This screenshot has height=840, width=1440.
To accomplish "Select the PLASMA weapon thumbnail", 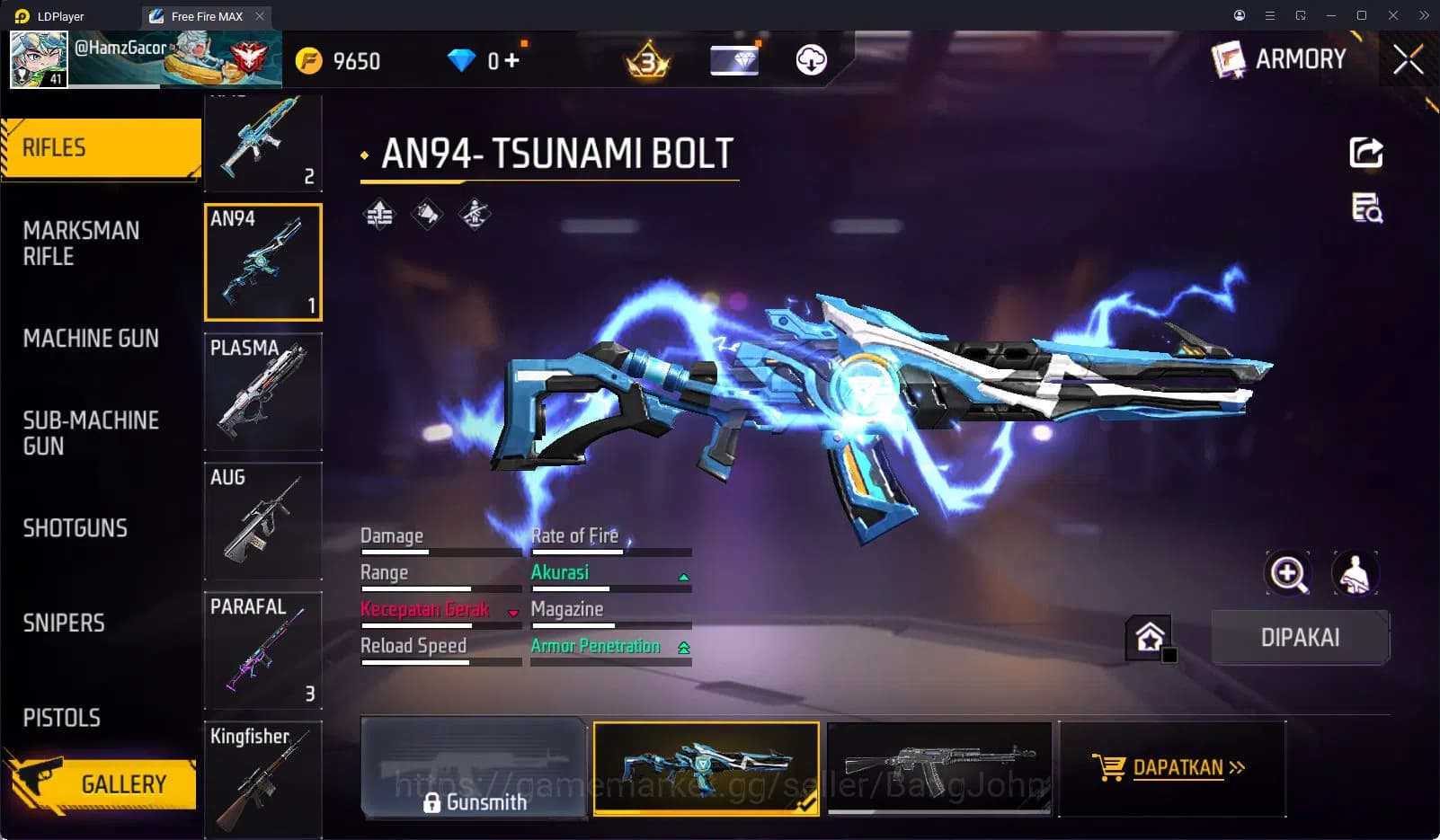I will [x=263, y=391].
